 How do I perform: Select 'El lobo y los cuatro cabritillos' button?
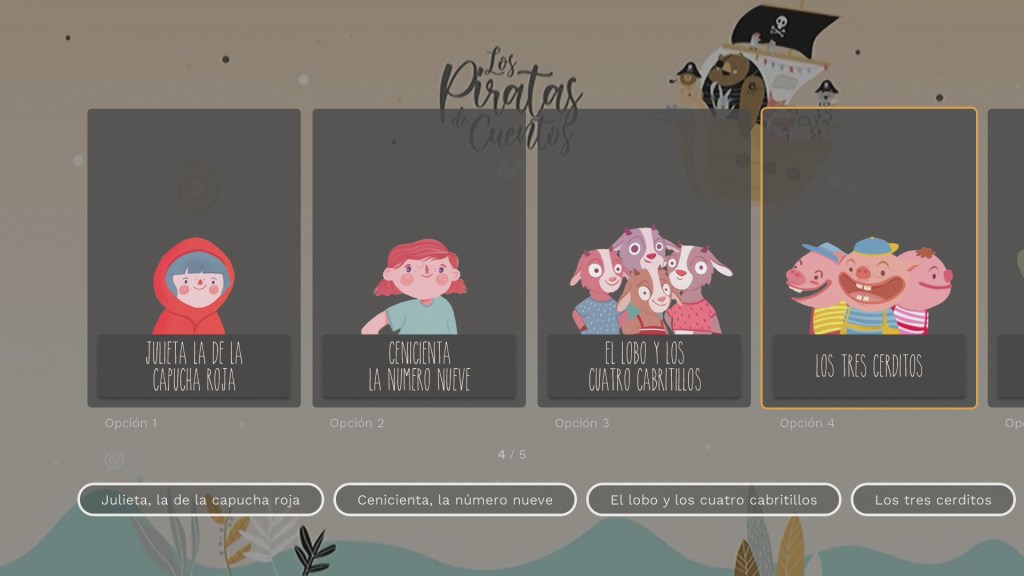713,499
